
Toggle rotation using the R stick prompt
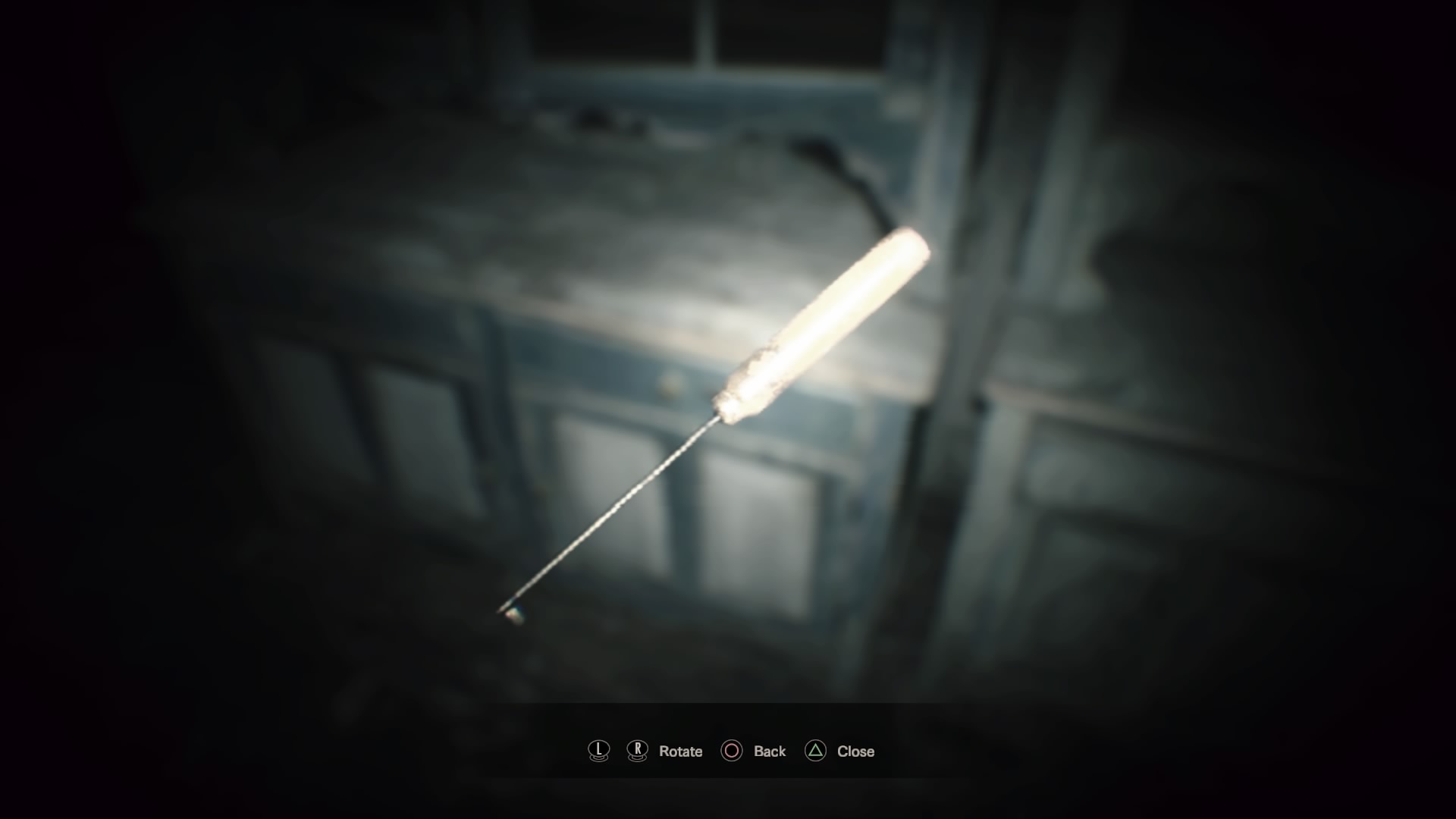tap(637, 751)
